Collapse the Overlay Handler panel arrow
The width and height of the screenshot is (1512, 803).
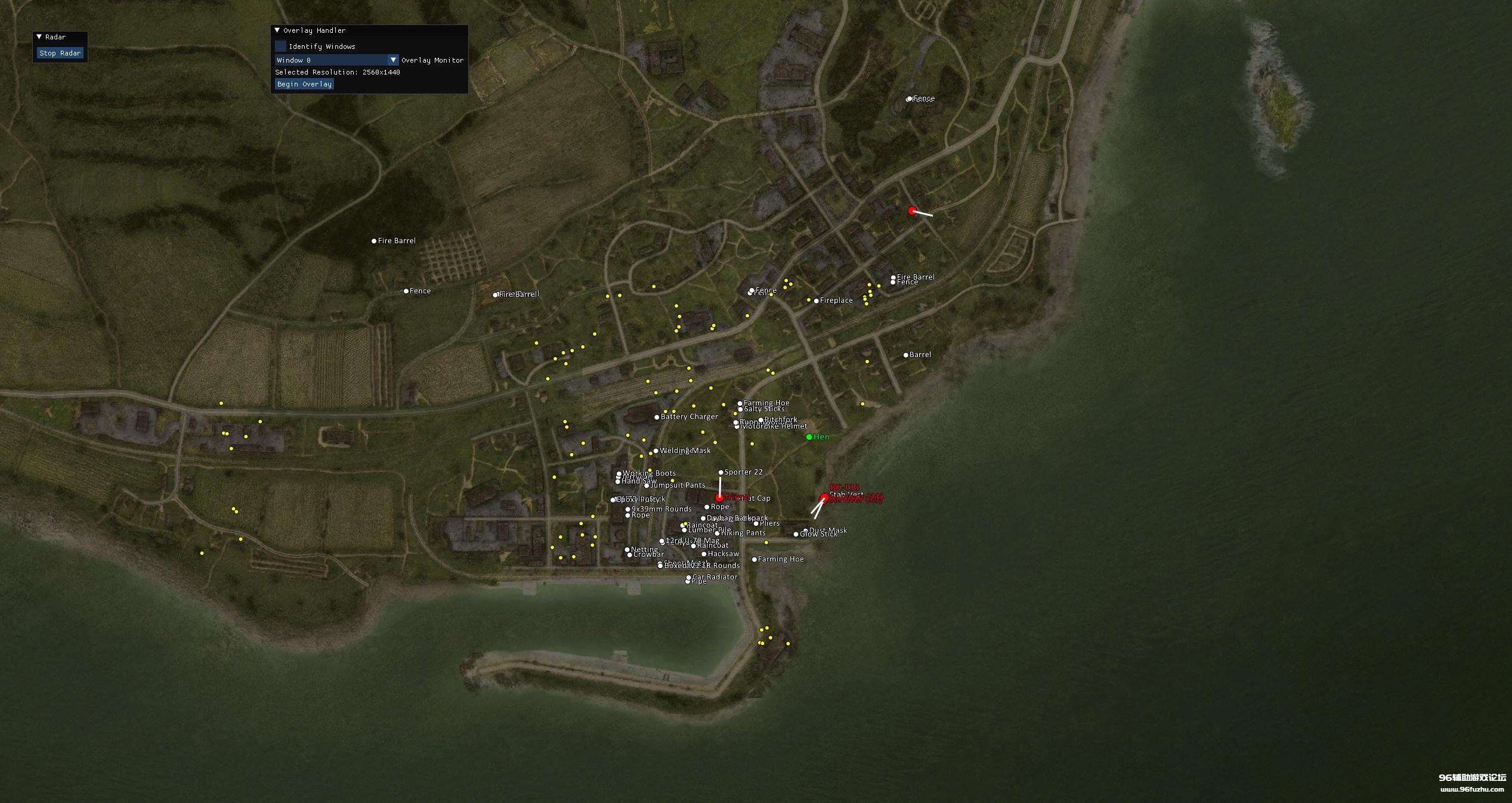(x=277, y=30)
